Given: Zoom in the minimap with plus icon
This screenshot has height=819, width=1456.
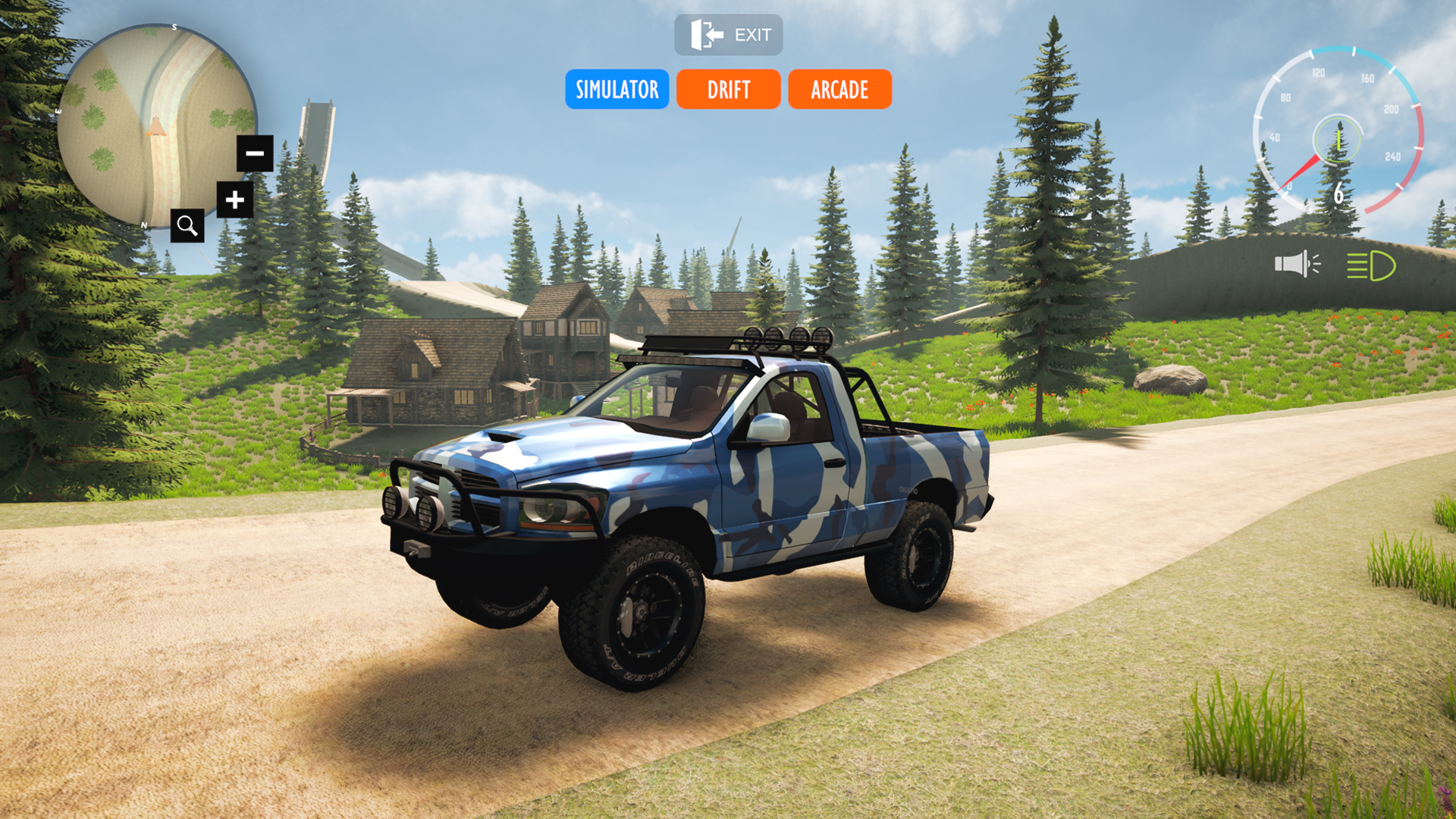Looking at the screenshot, I should (234, 201).
